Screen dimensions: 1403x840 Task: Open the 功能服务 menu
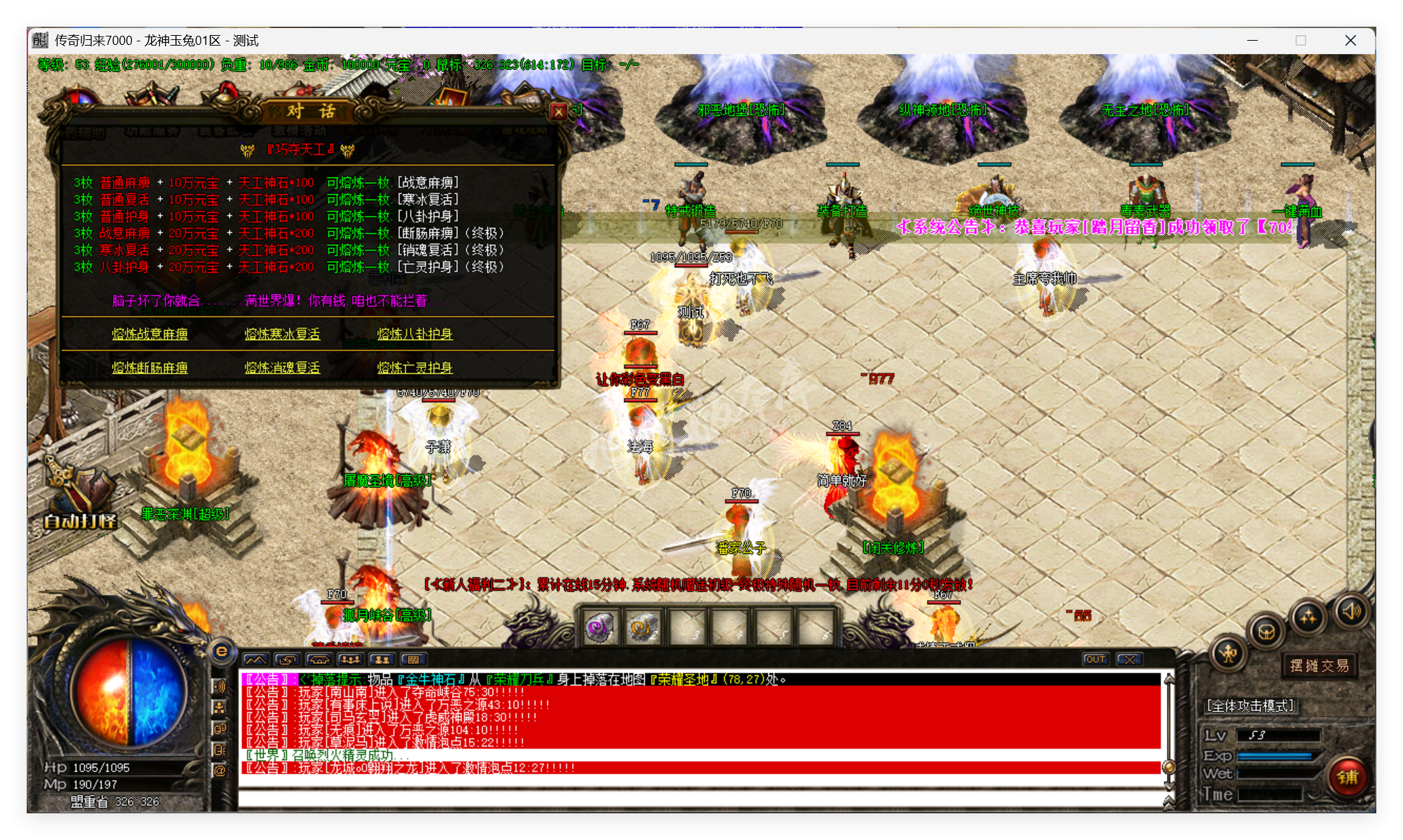tap(153, 132)
